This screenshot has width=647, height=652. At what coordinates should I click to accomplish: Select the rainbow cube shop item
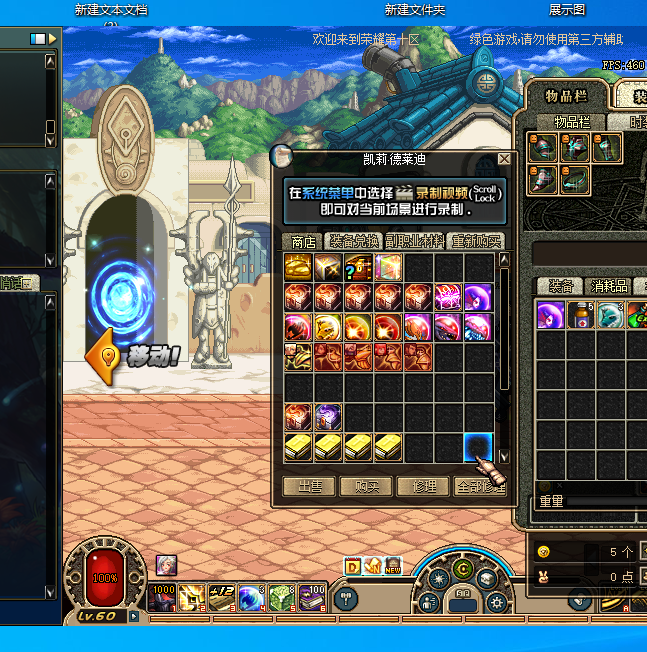coord(388,267)
